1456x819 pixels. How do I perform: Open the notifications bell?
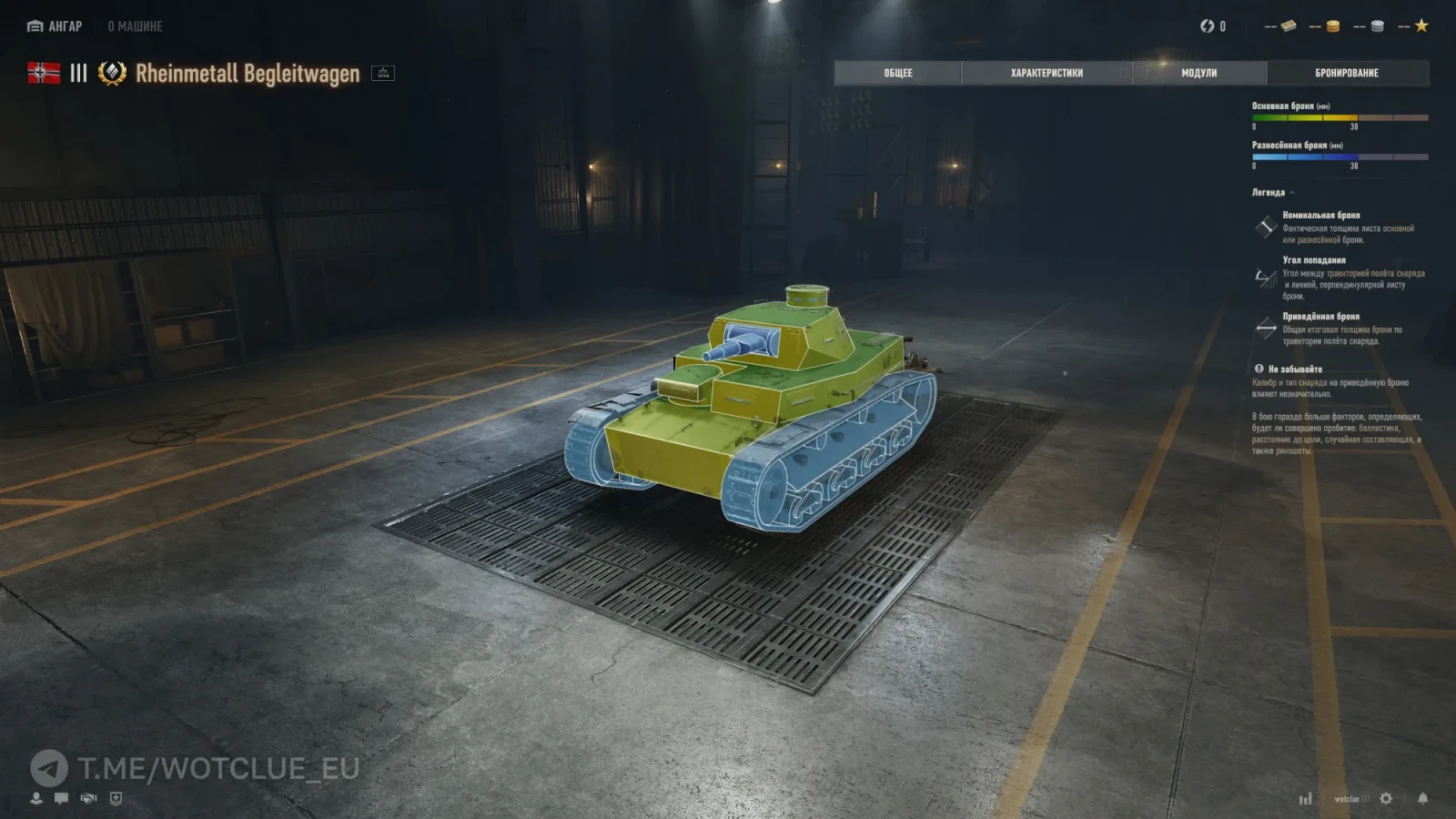[1422, 798]
